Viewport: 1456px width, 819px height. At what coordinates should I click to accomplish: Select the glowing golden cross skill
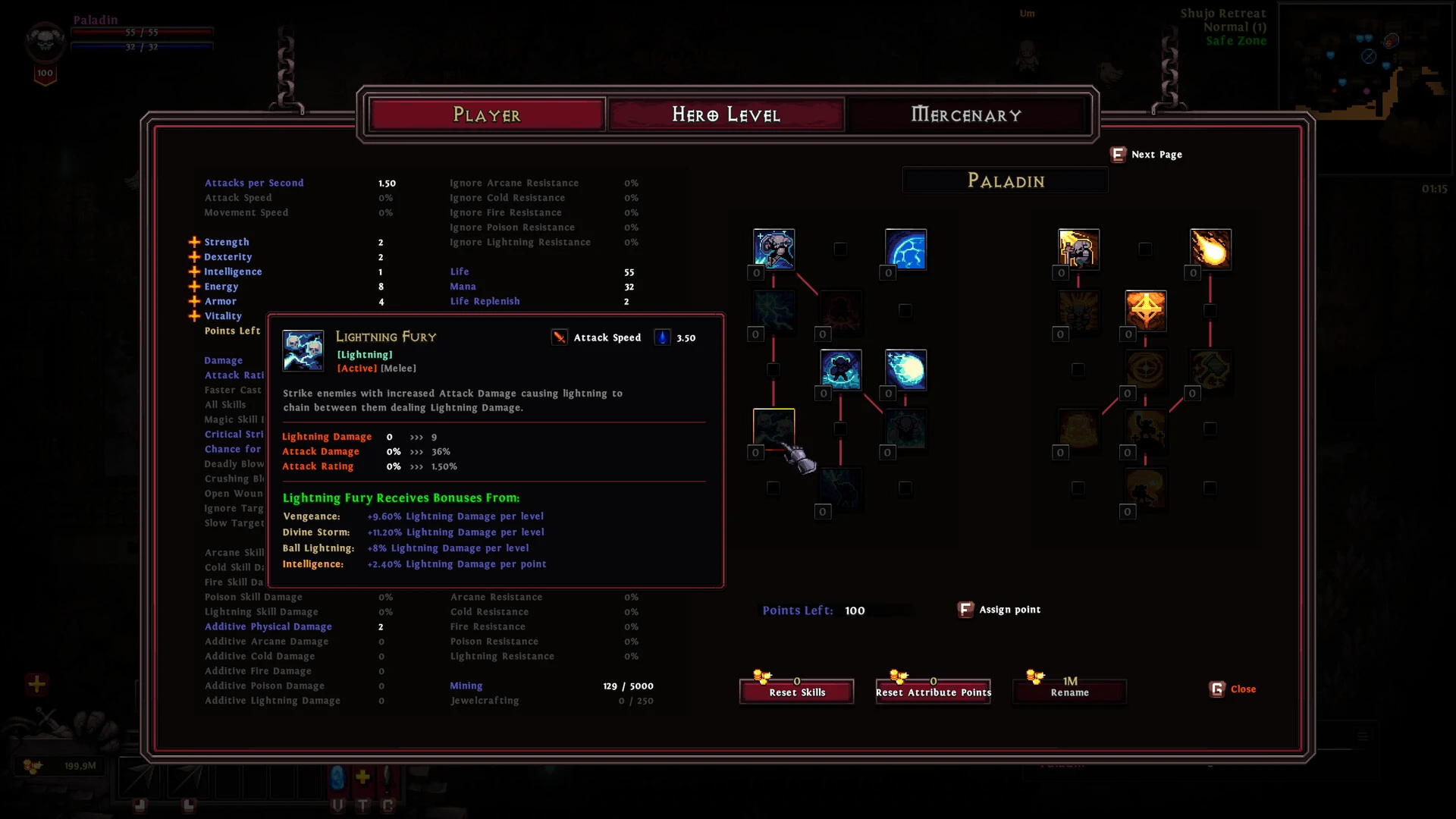(1145, 310)
